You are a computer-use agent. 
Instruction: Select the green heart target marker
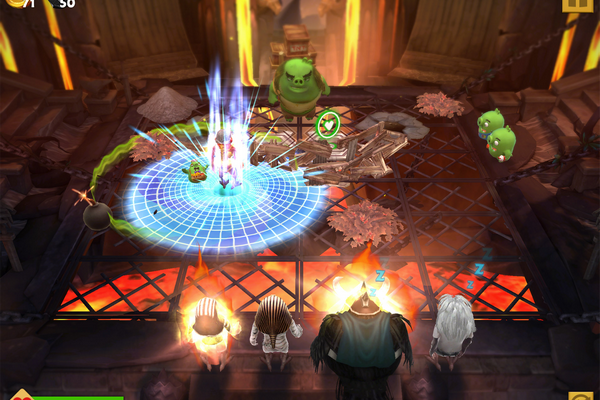pos(327,126)
